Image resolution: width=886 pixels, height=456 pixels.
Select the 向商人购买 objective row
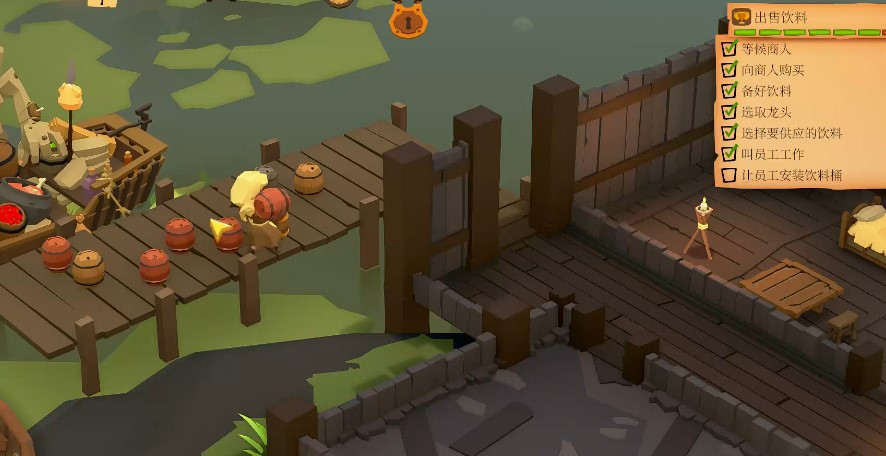(772, 69)
